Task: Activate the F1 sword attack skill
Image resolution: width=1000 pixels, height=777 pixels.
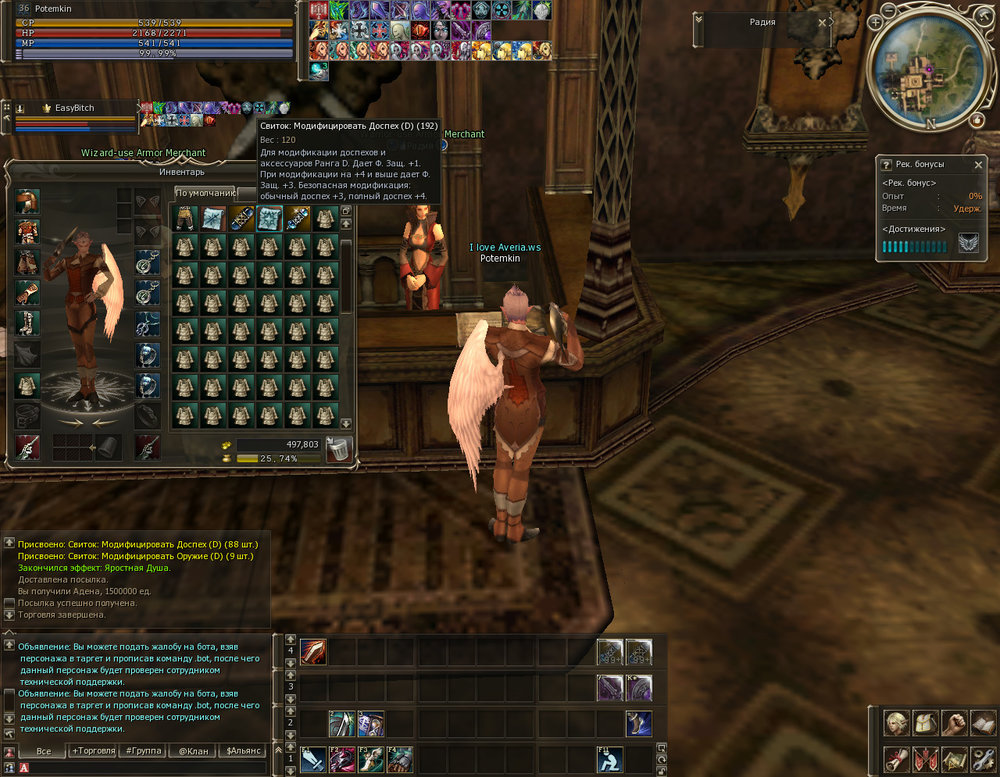Action: coord(313,759)
